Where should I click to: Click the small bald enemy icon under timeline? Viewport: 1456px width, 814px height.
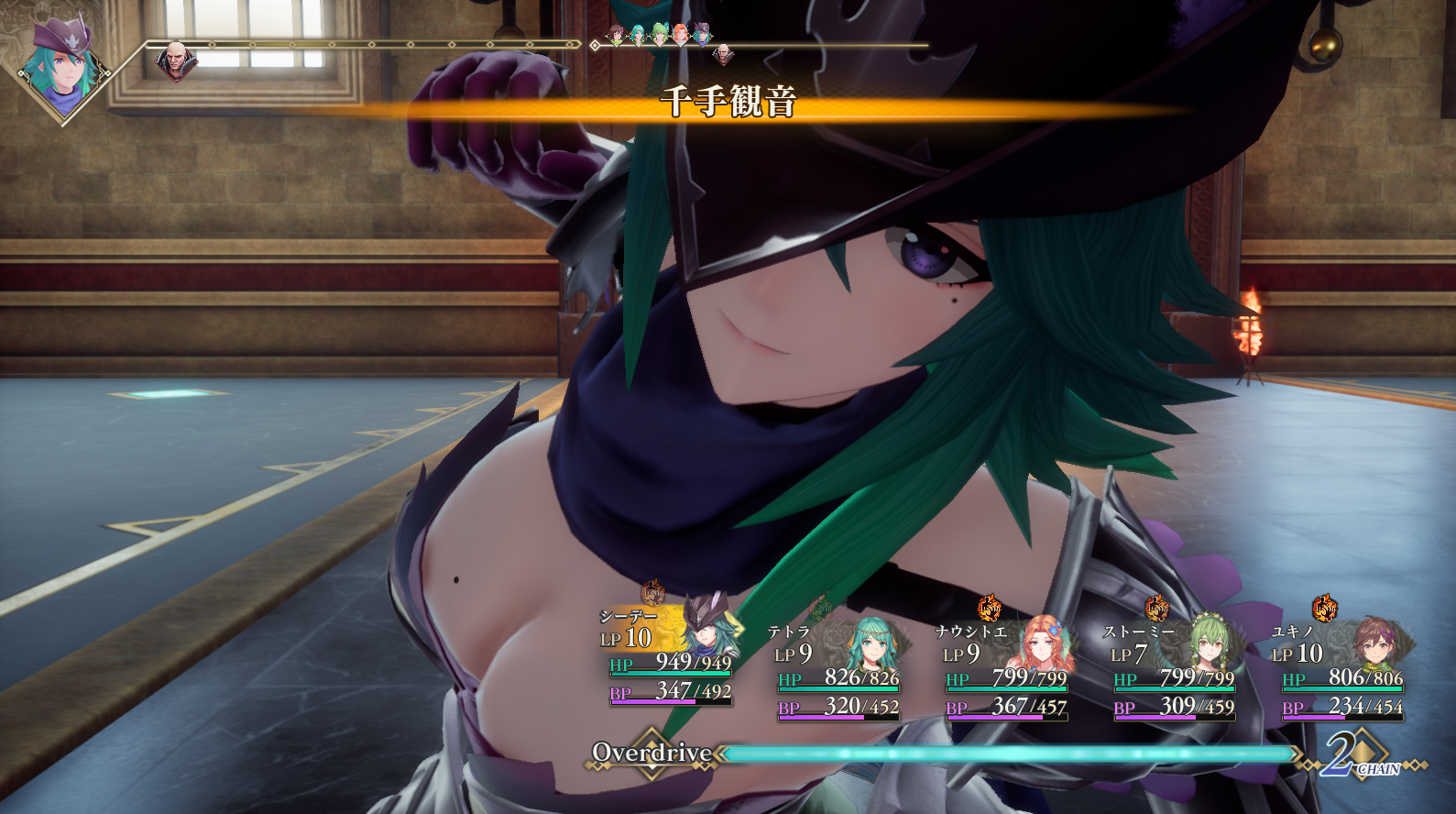pos(723,55)
